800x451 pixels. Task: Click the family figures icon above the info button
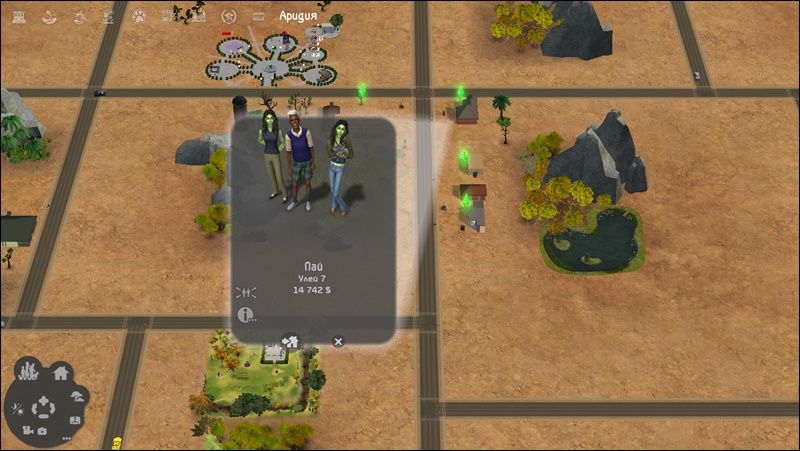coord(245,292)
